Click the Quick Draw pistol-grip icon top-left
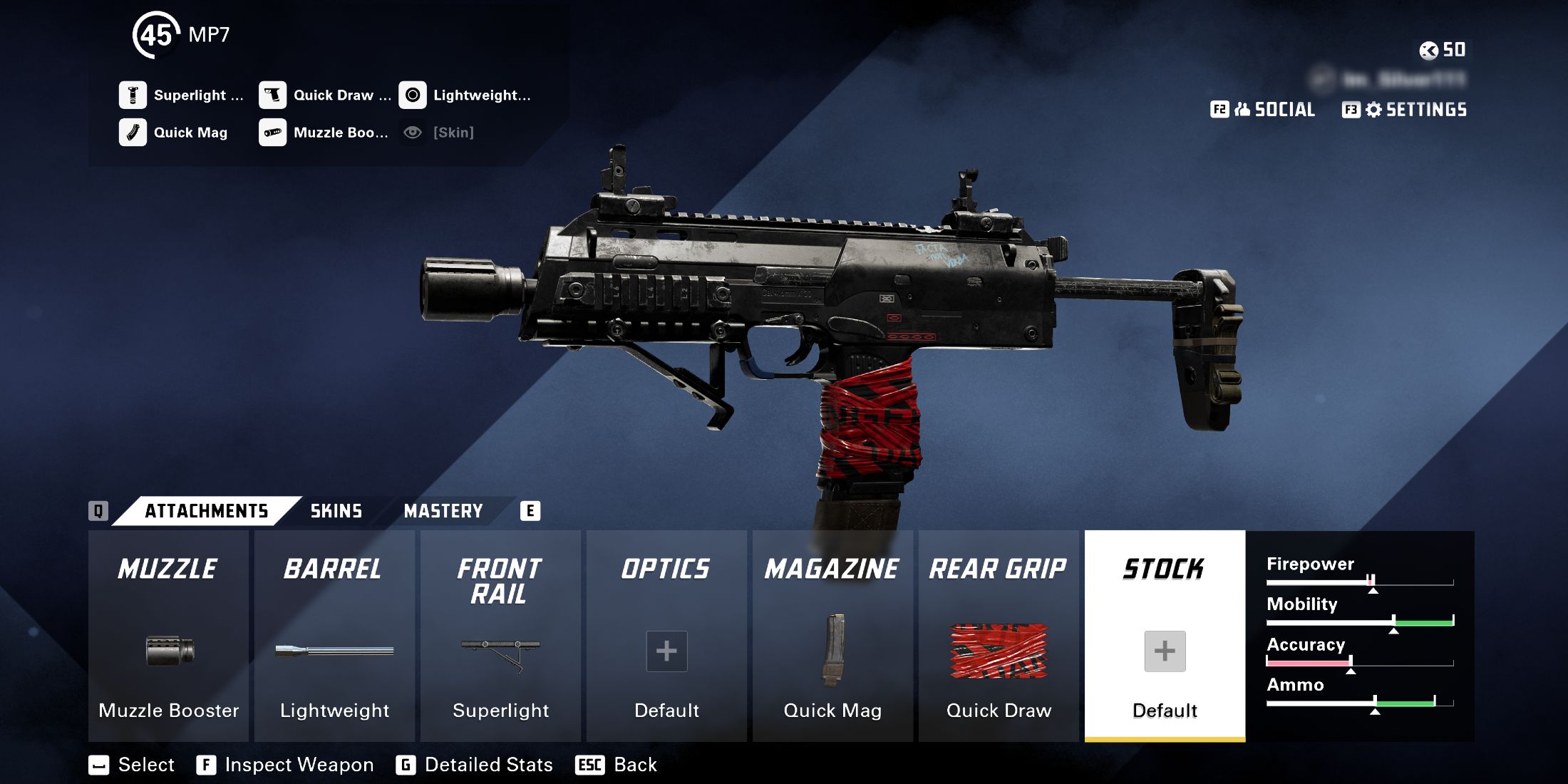The height and width of the screenshot is (784, 1568). pyautogui.click(x=272, y=94)
